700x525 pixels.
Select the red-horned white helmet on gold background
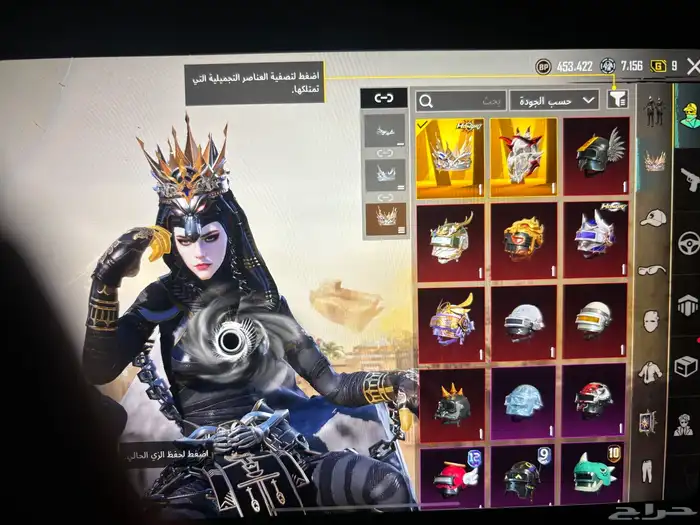(x=523, y=158)
